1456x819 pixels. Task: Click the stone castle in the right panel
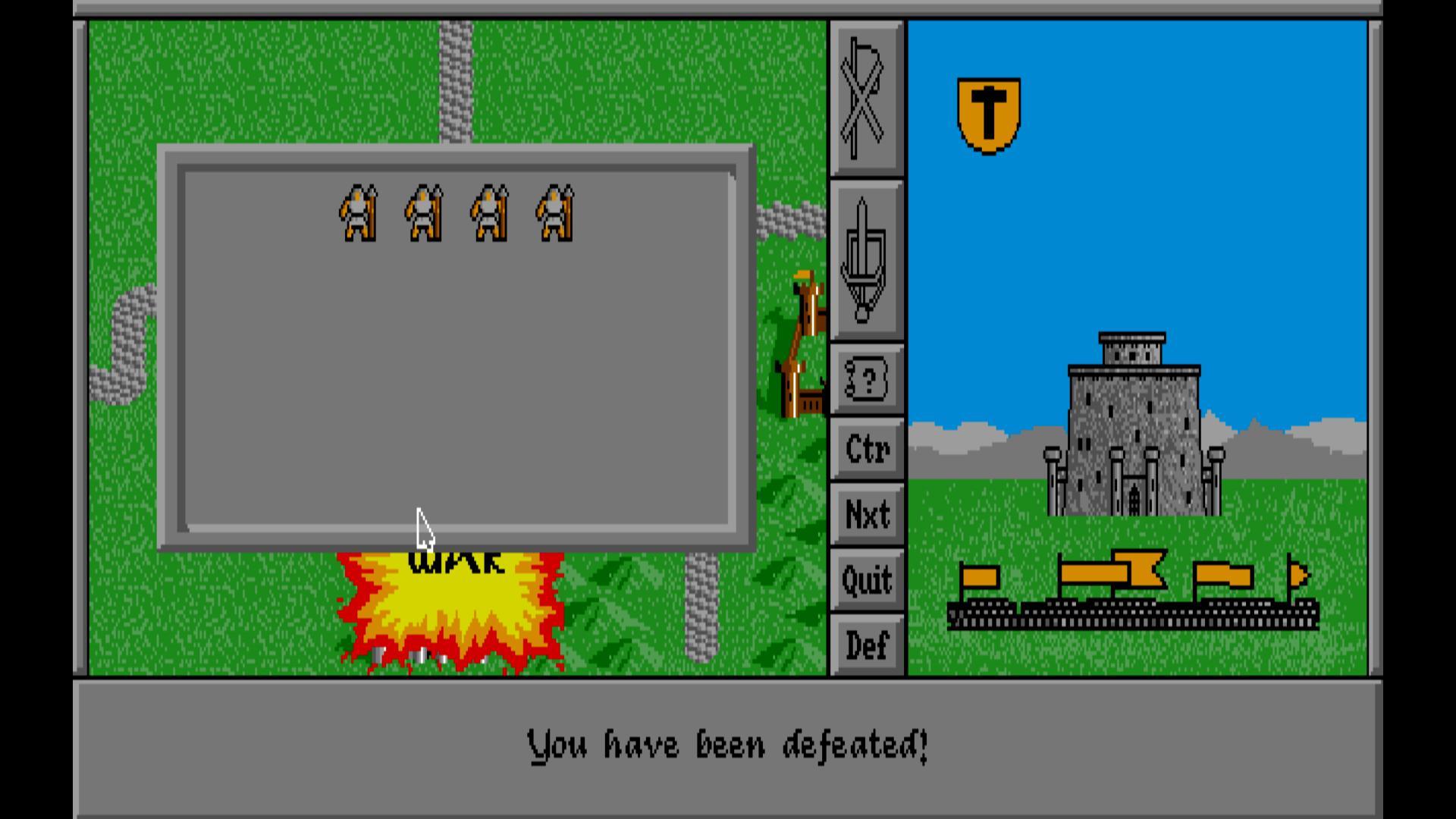pos(1134,425)
